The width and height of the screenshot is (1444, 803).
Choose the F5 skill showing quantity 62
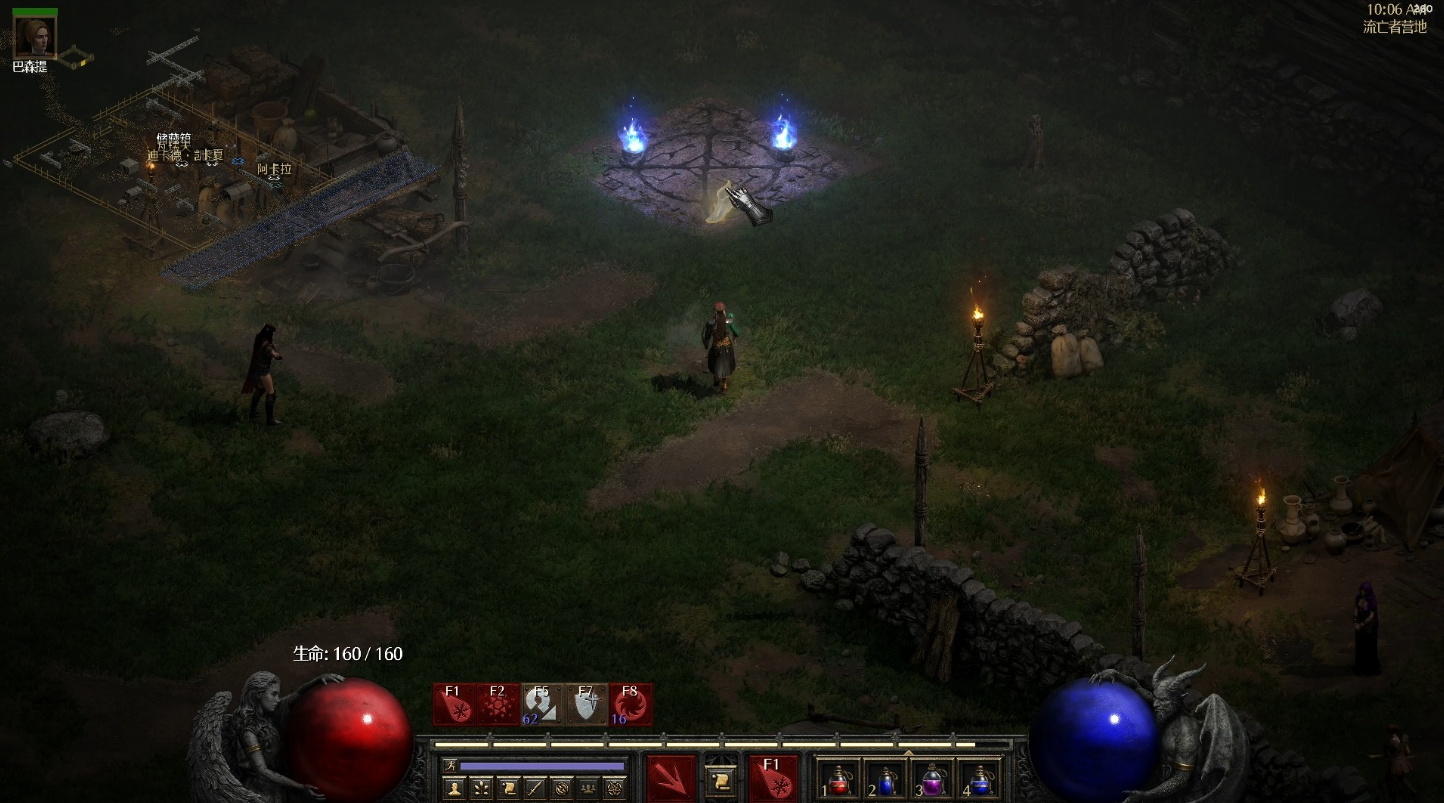click(x=542, y=704)
